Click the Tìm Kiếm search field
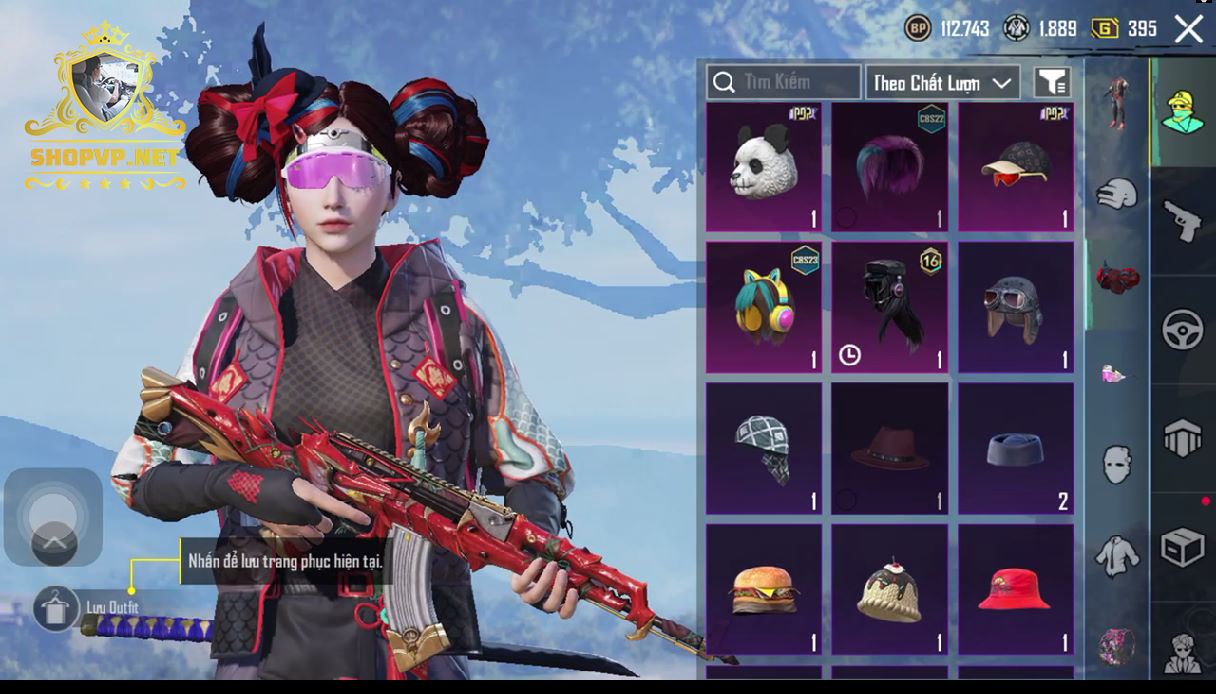The image size is (1216, 694). pos(784,82)
